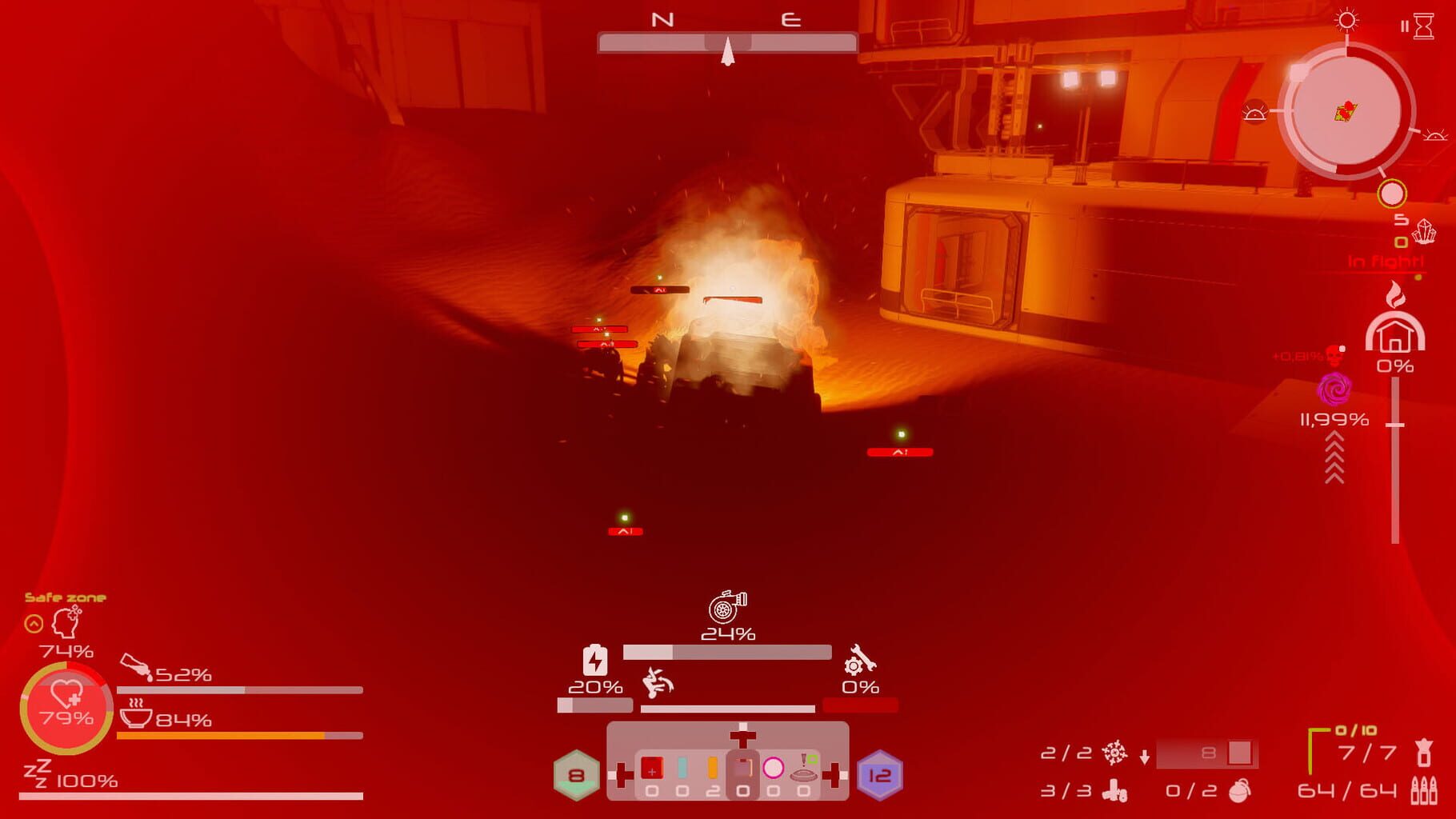Select the Safe zone label on the left
The height and width of the screenshot is (819, 1456).
click(67, 596)
